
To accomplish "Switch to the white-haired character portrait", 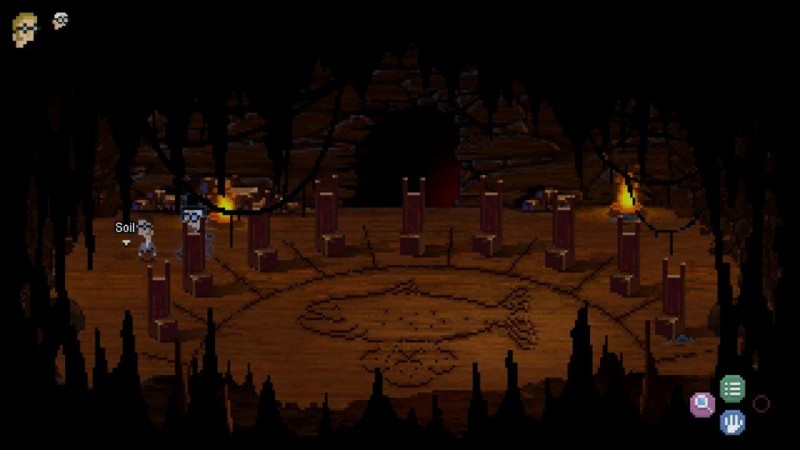I will (x=60, y=20).
